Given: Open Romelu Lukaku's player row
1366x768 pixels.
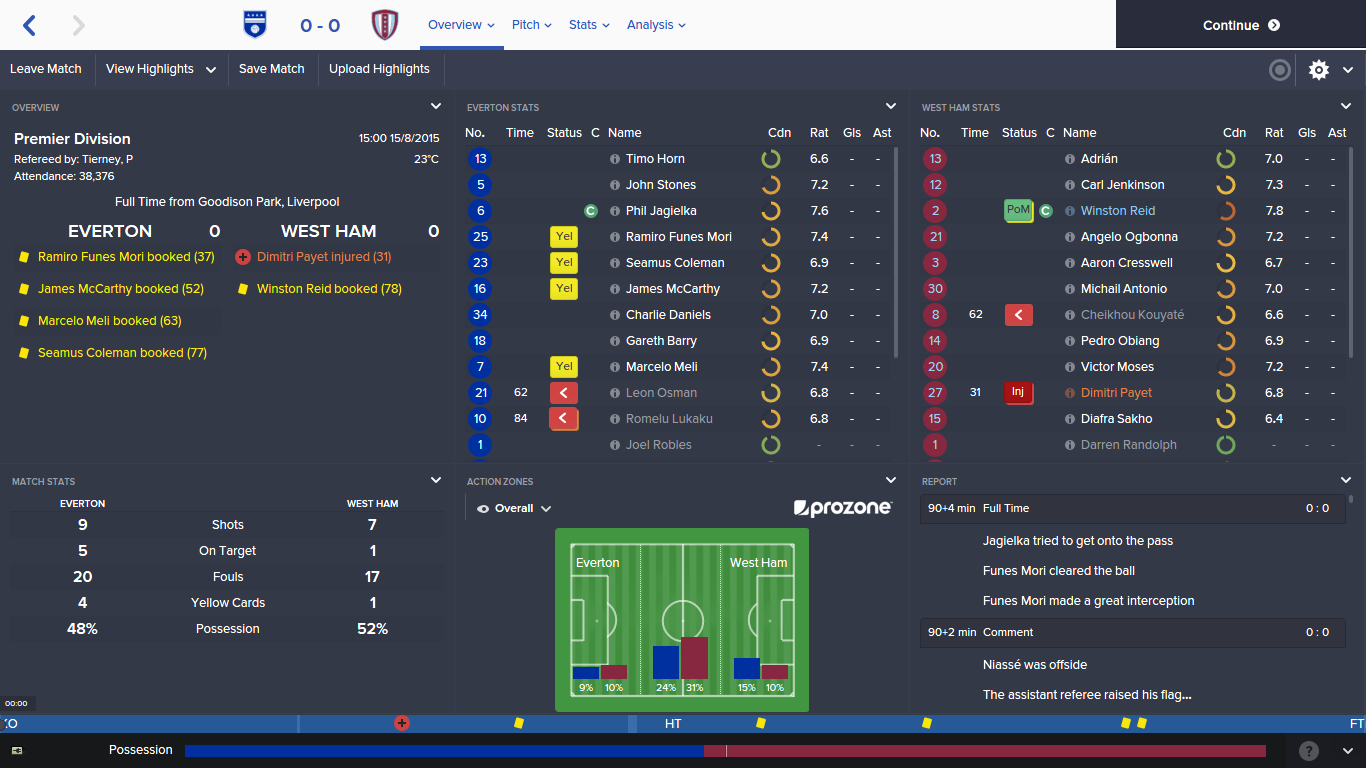Looking at the screenshot, I should coord(669,419).
